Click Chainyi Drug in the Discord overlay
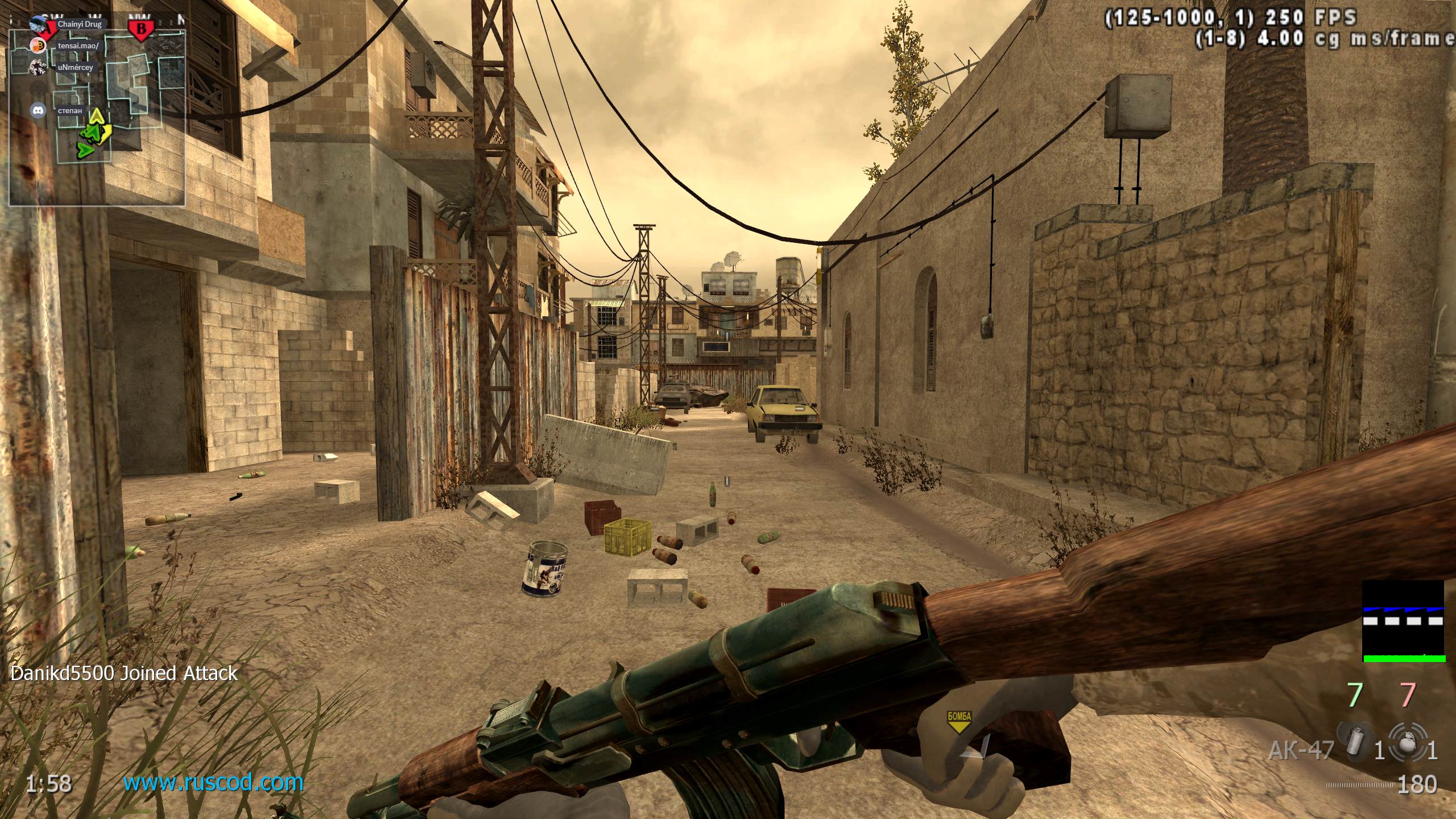Image resolution: width=1456 pixels, height=819 pixels. [x=79, y=24]
